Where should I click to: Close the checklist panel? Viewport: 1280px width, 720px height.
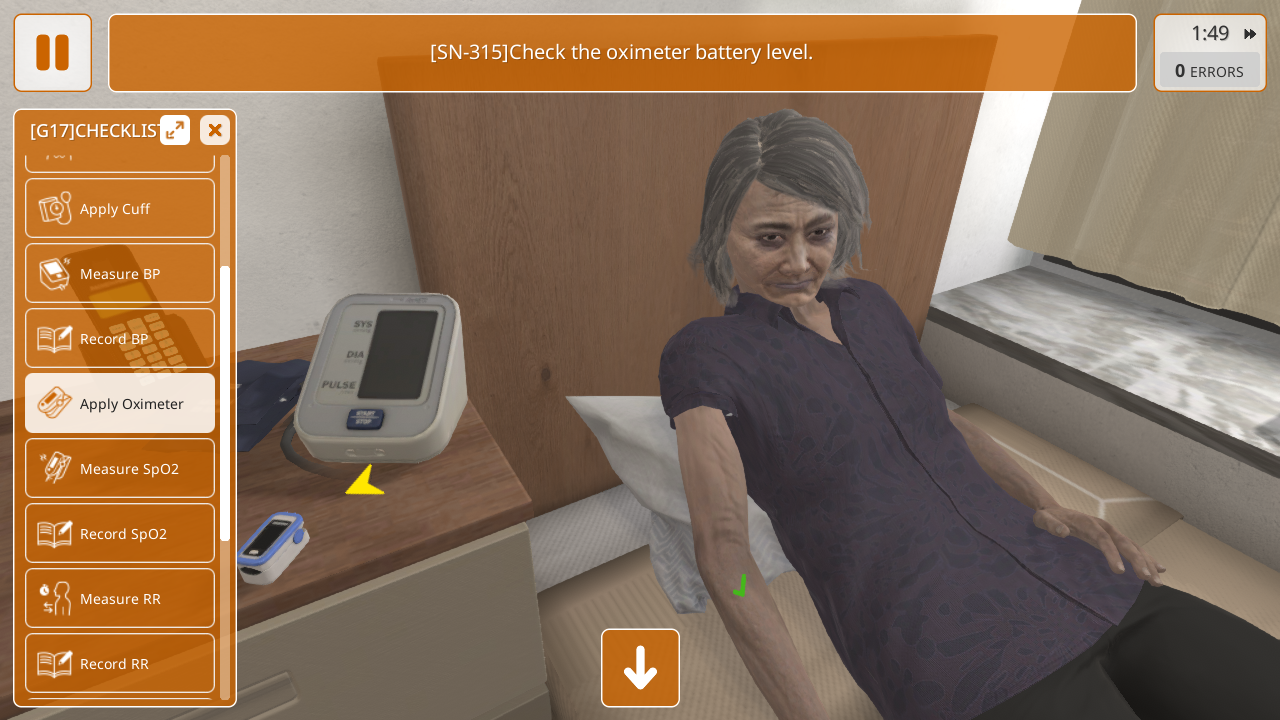click(x=214, y=130)
